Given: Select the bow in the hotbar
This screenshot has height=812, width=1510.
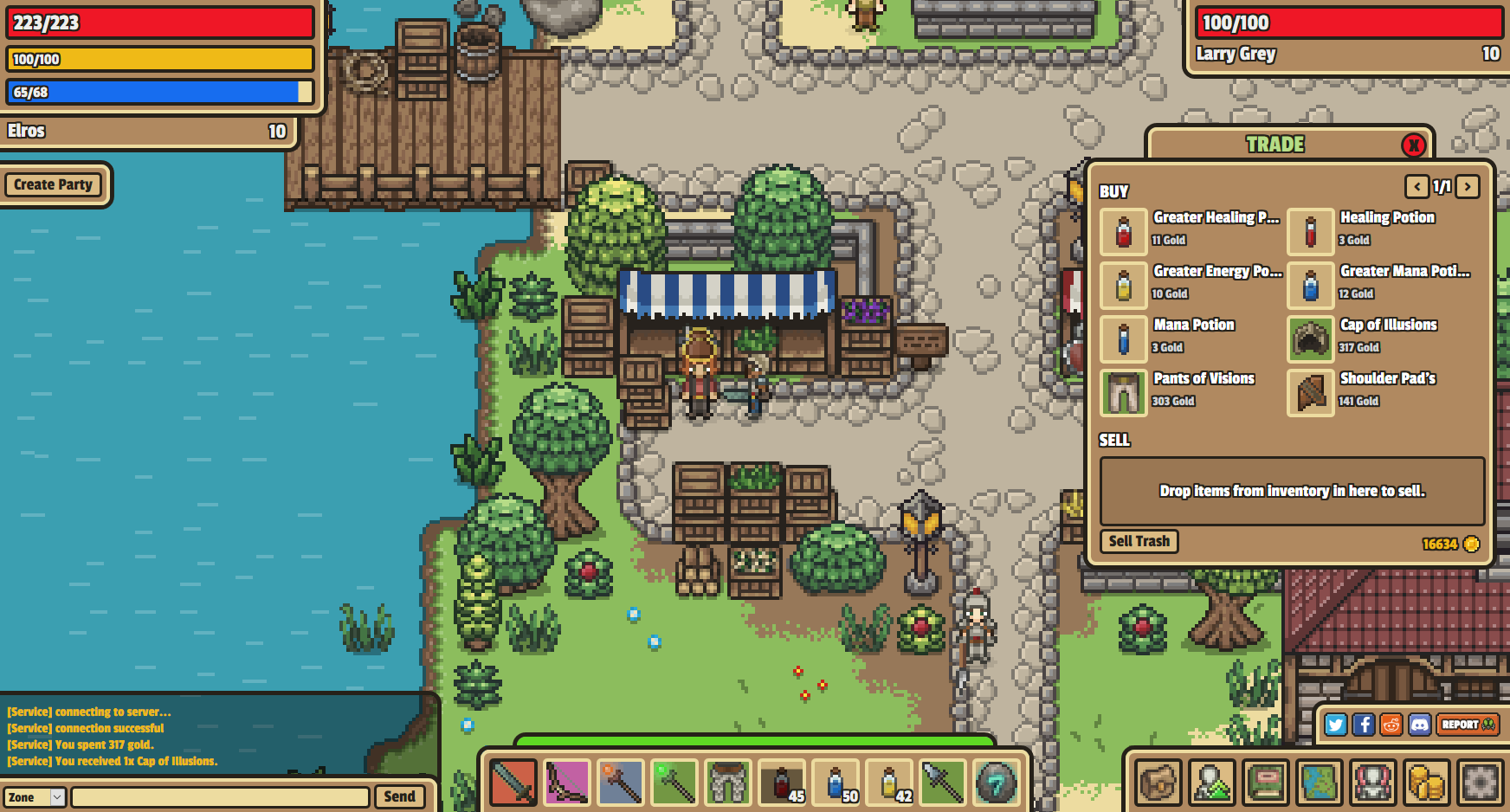Looking at the screenshot, I should [x=566, y=782].
